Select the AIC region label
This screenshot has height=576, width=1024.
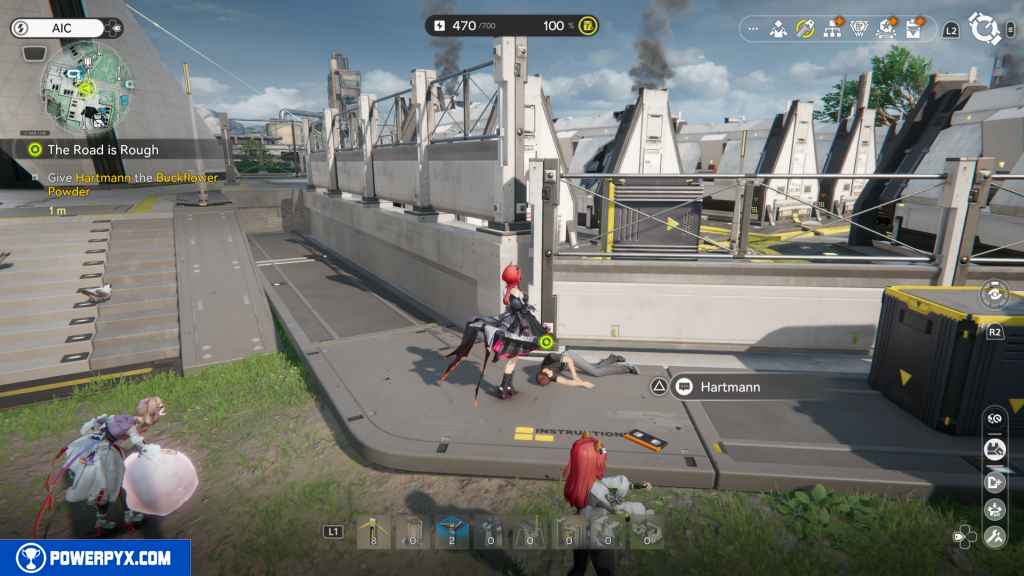(62, 28)
